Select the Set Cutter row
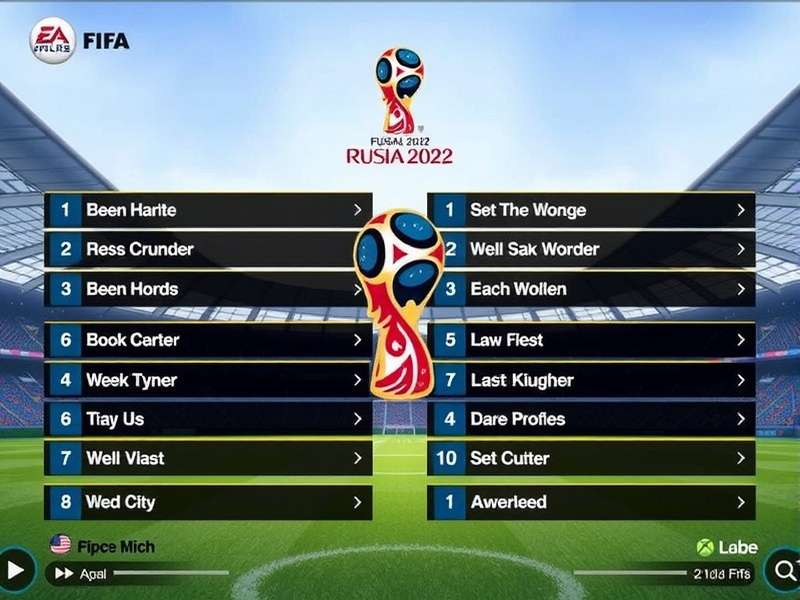The width and height of the screenshot is (800, 600). pos(592,458)
